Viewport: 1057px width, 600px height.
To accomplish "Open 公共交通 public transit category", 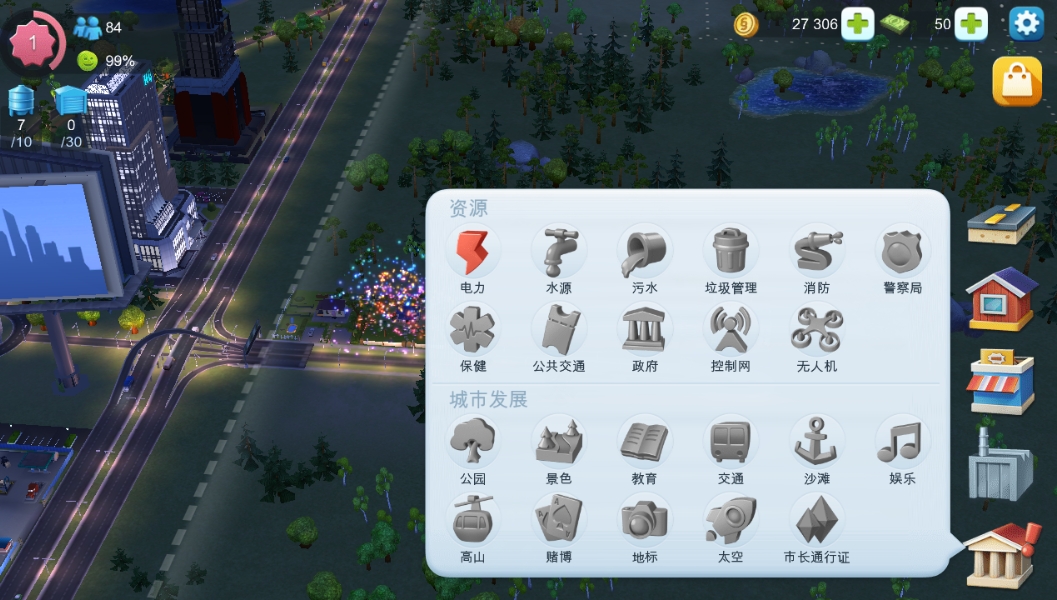I will [559, 332].
